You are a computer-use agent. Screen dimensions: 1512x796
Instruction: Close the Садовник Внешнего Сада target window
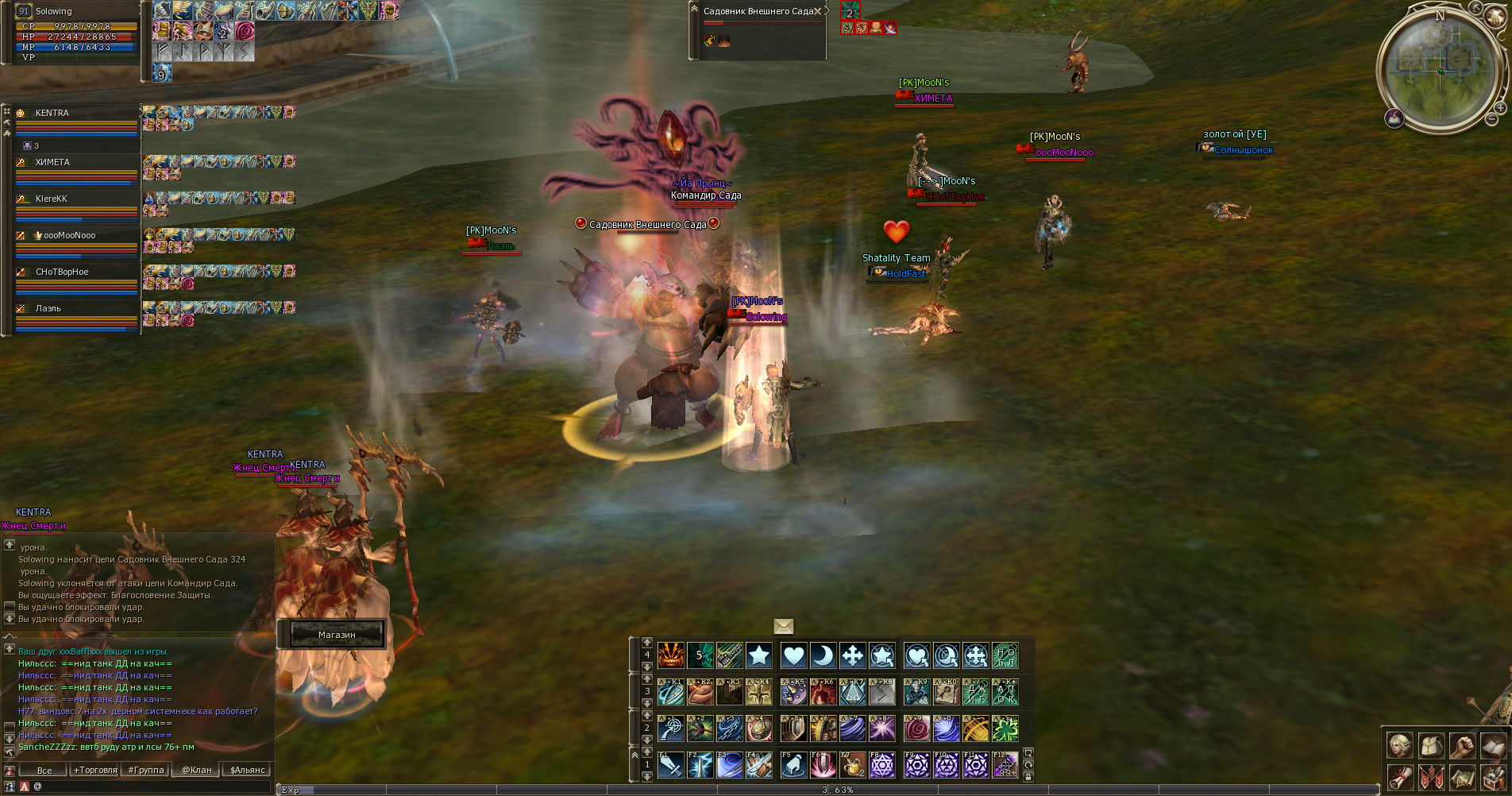click(x=818, y=11)
